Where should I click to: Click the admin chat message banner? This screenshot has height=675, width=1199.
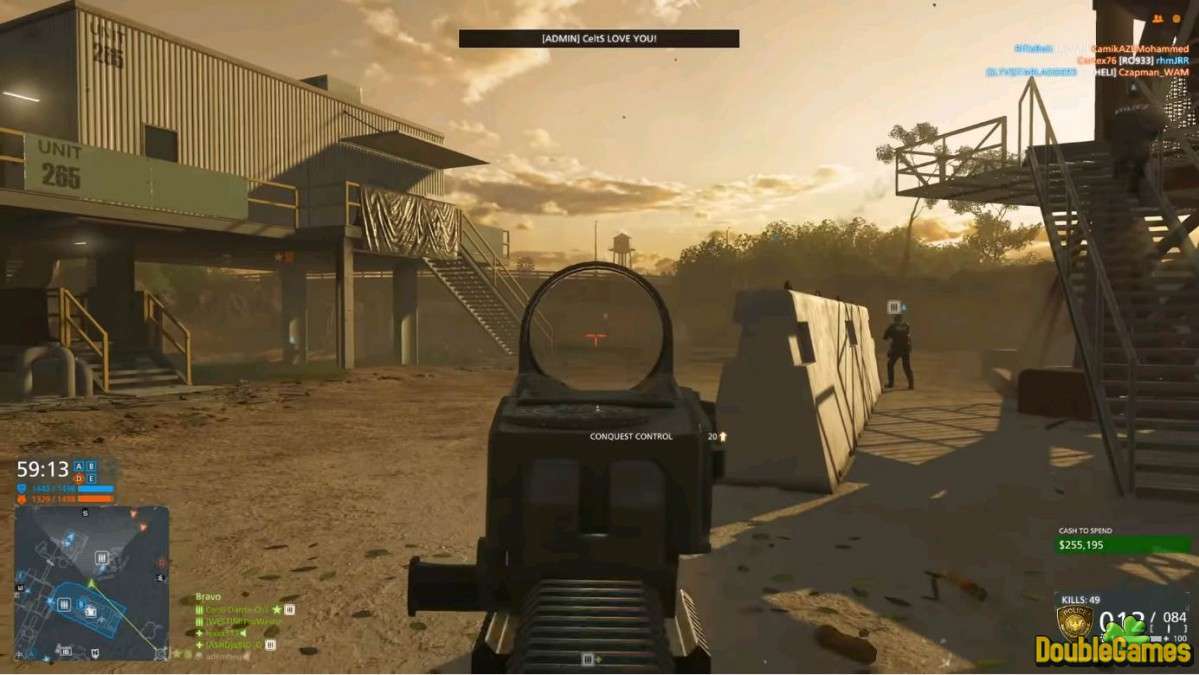[x=599, y=38]
